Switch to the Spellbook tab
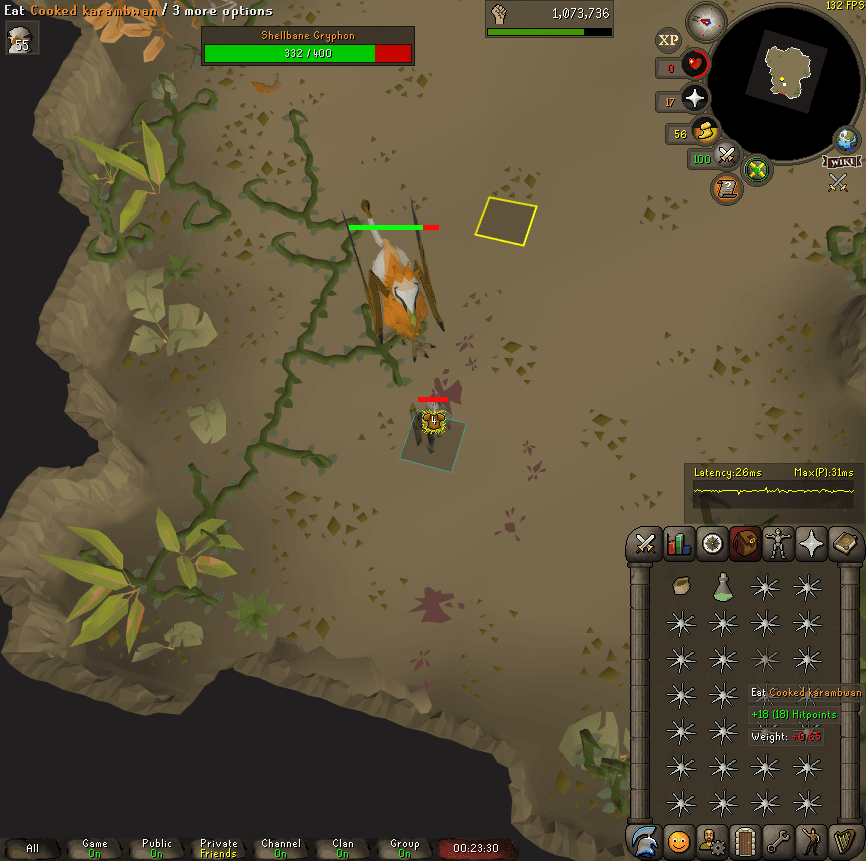866x861 pixels. click(x=845, y=543)
